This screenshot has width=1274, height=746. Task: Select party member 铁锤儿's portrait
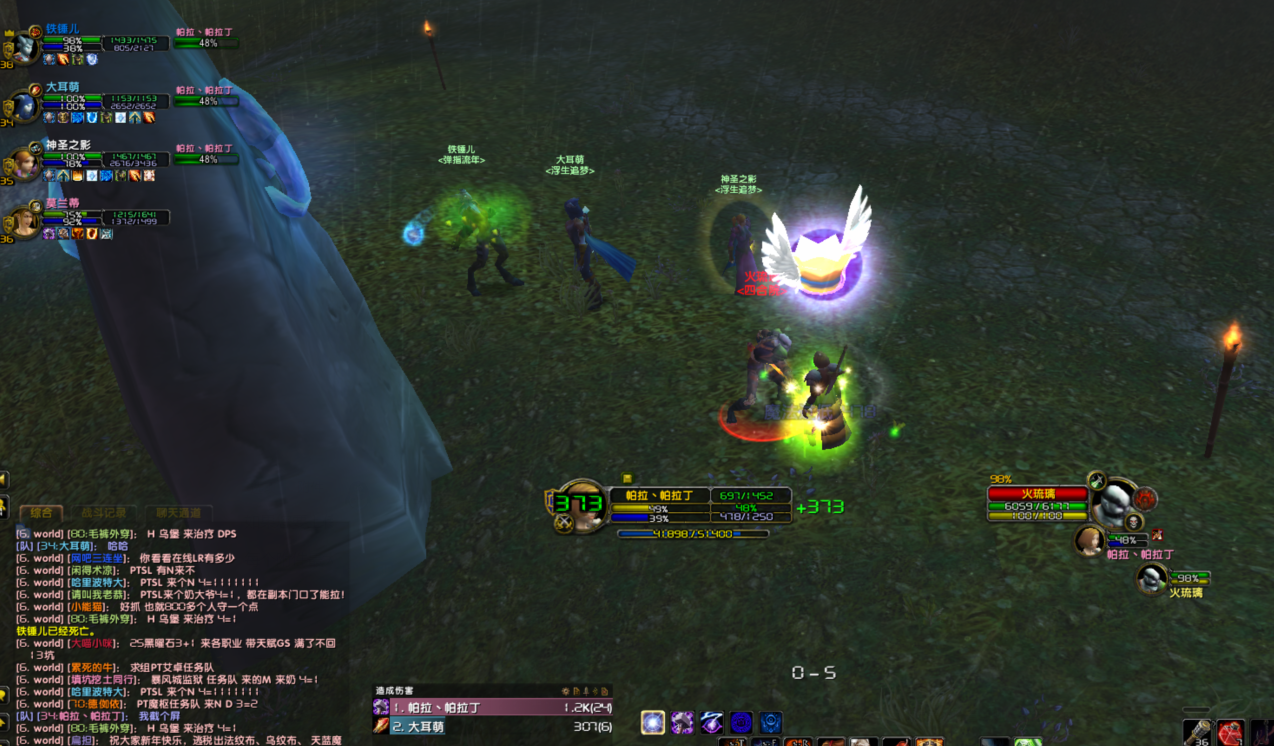24,47
